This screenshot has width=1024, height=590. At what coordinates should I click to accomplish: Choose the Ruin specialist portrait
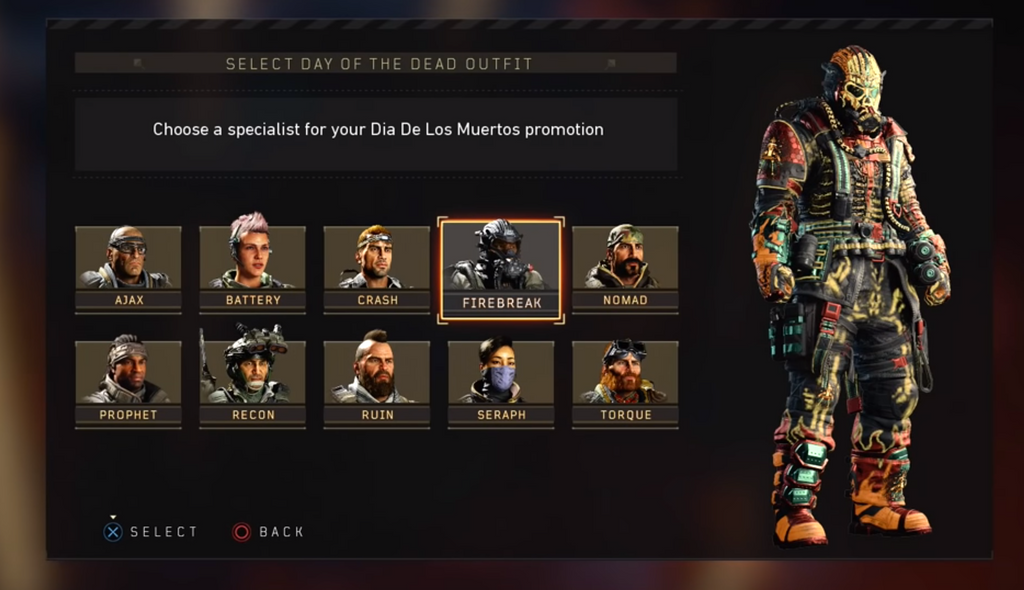377,383
